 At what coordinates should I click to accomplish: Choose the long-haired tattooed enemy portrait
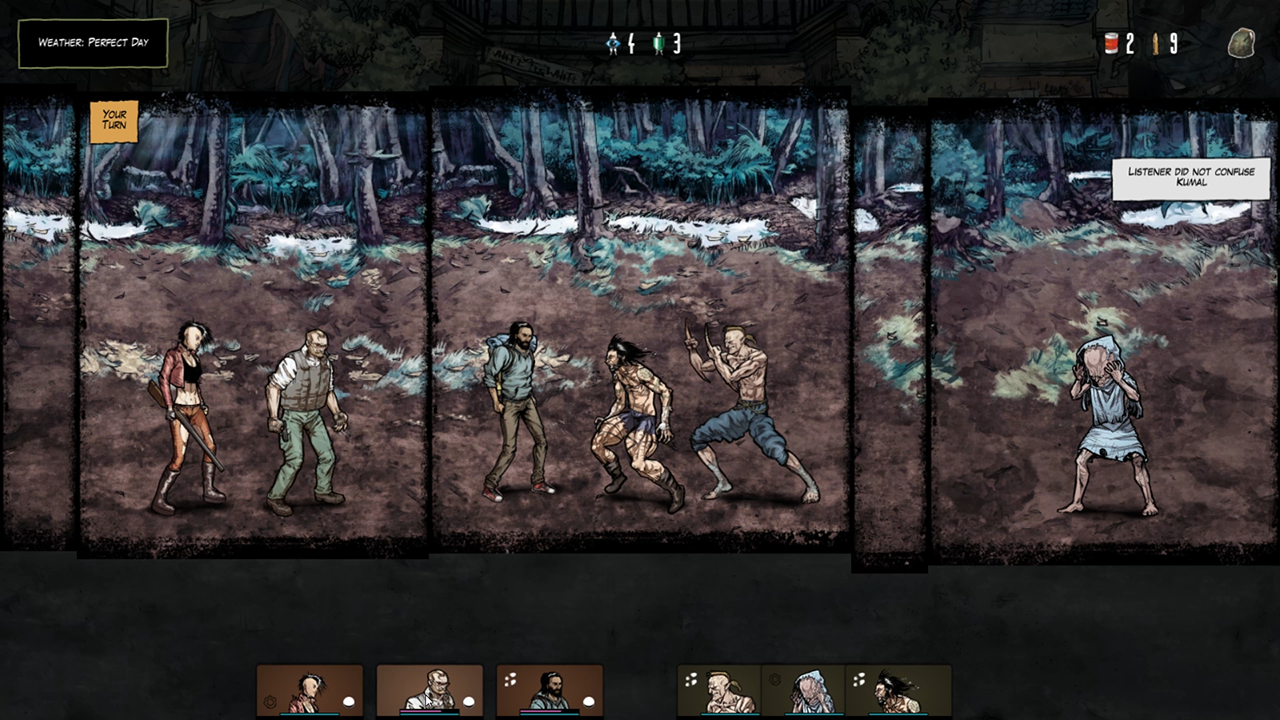[898, 691]
